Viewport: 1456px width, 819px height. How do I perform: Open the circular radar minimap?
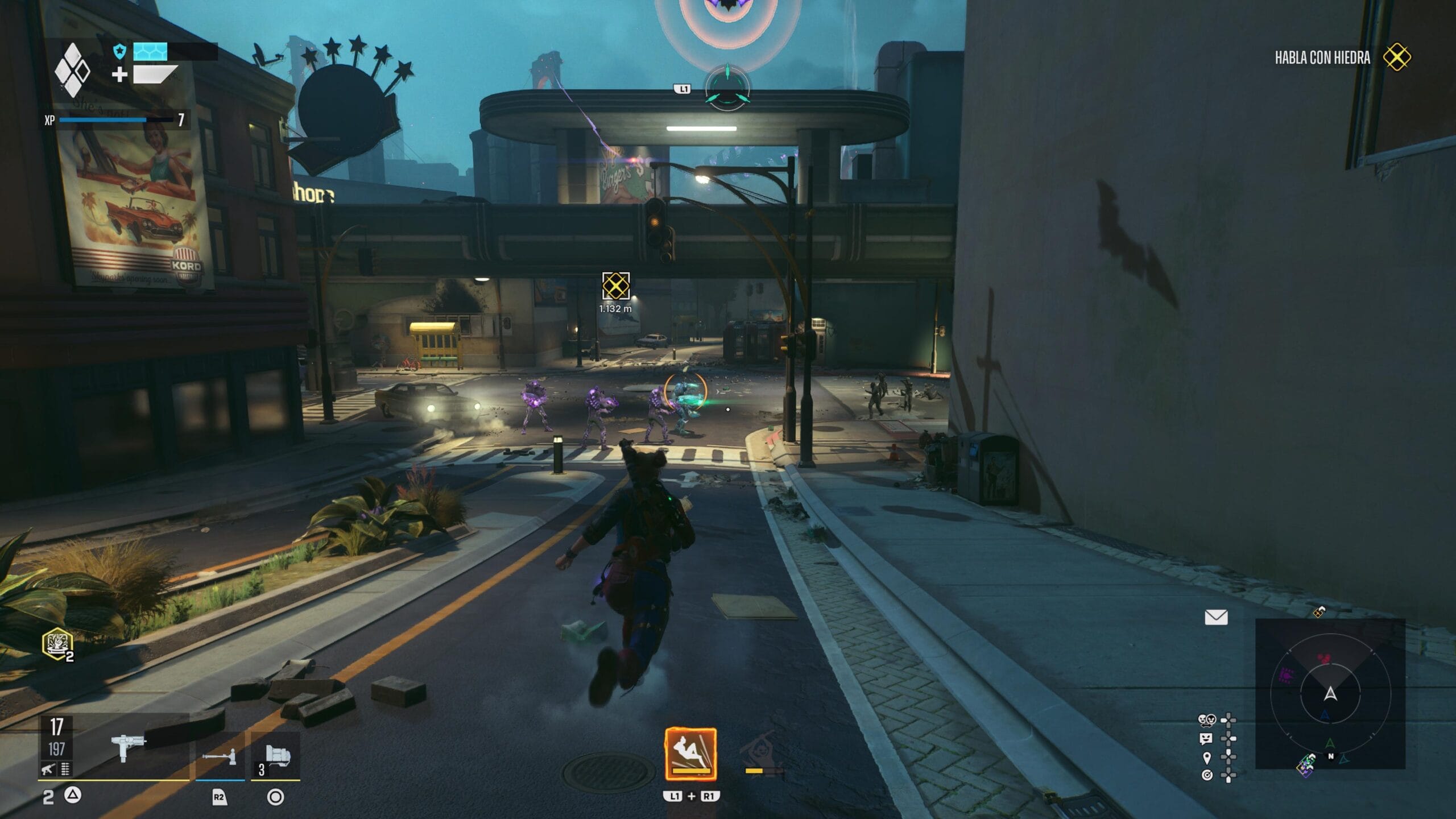coord(1330,693)
